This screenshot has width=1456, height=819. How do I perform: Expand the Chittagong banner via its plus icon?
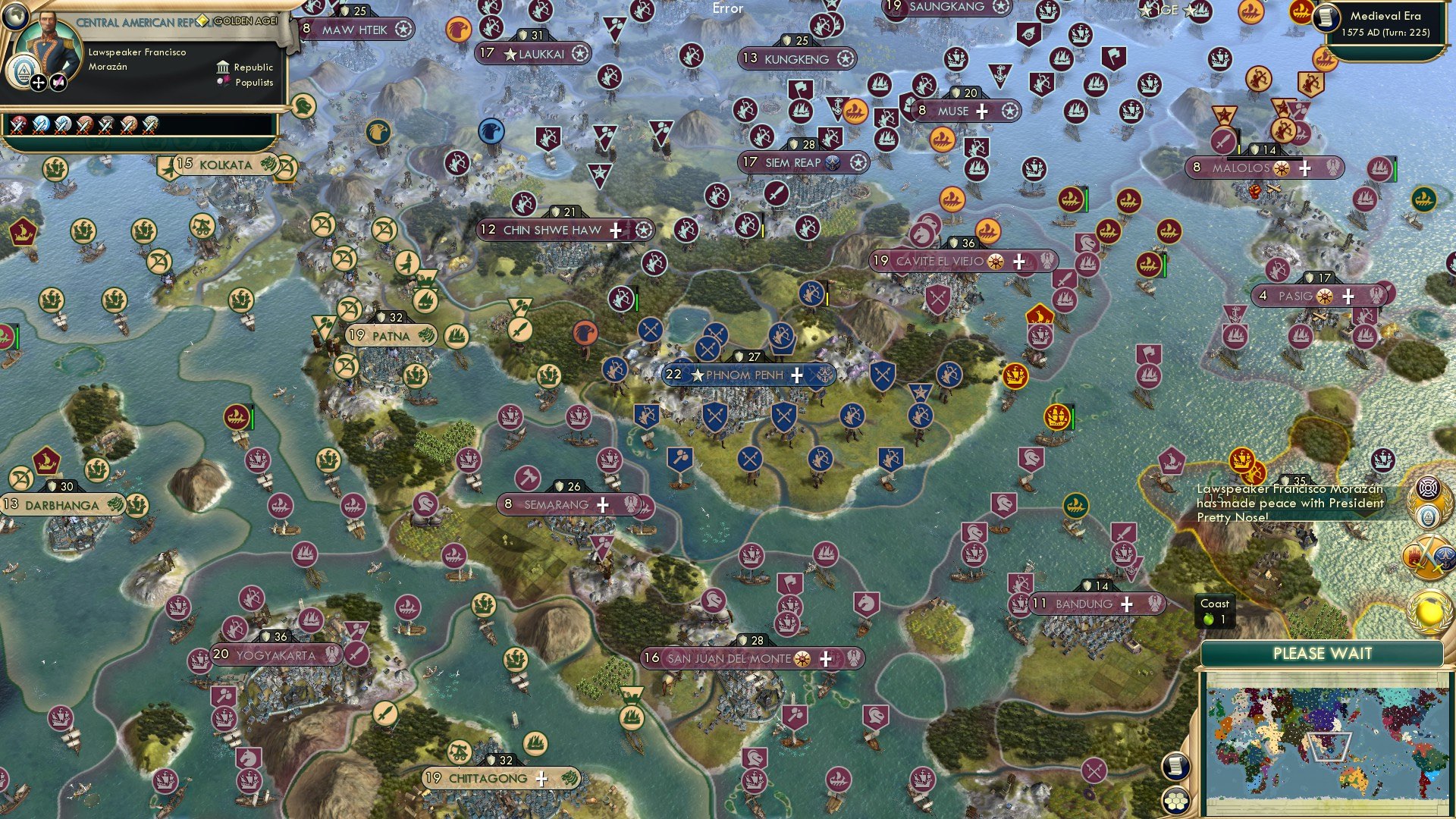(x=541, y=778)
